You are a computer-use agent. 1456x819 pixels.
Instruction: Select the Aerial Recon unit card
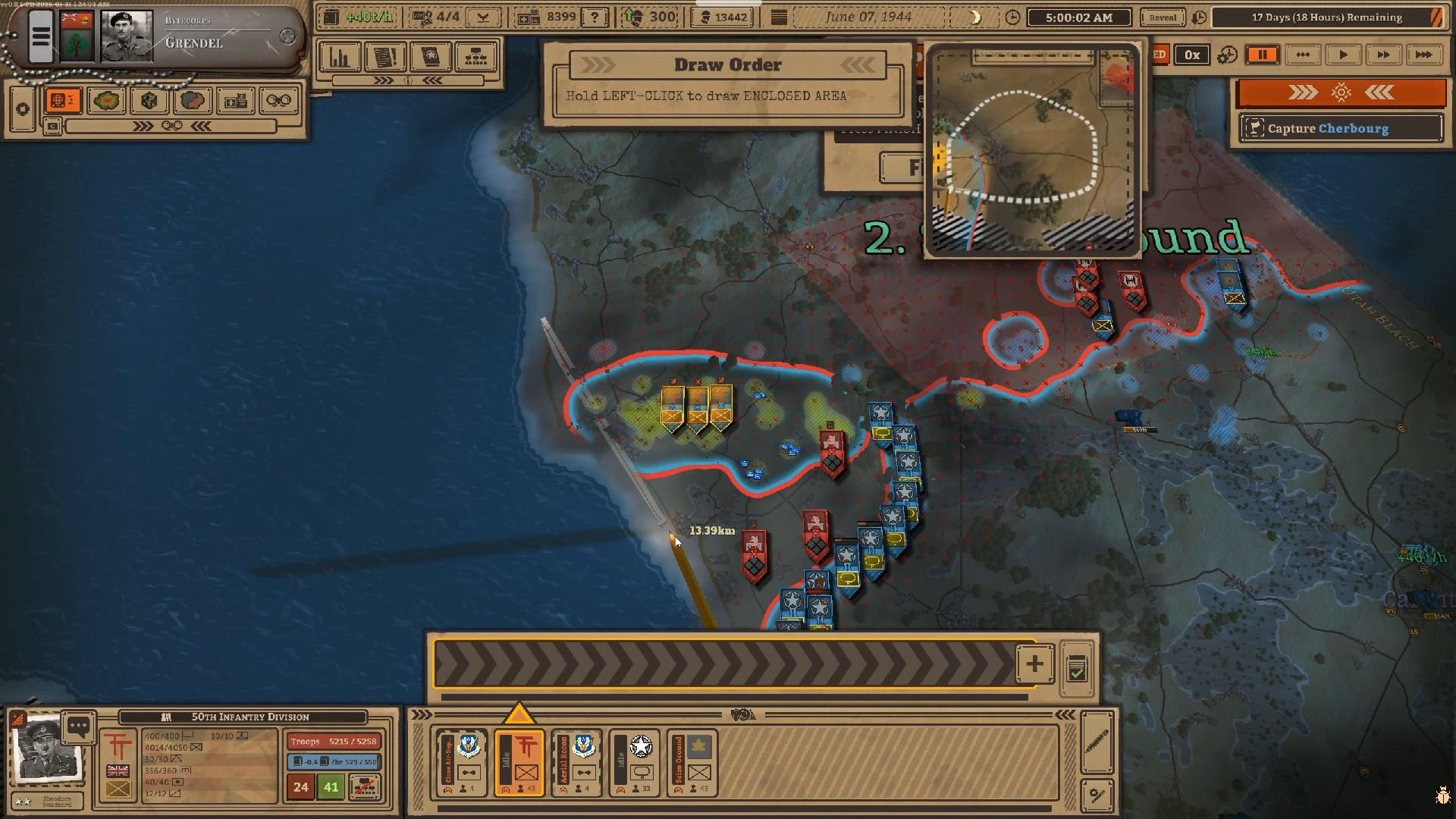[576, 762]
